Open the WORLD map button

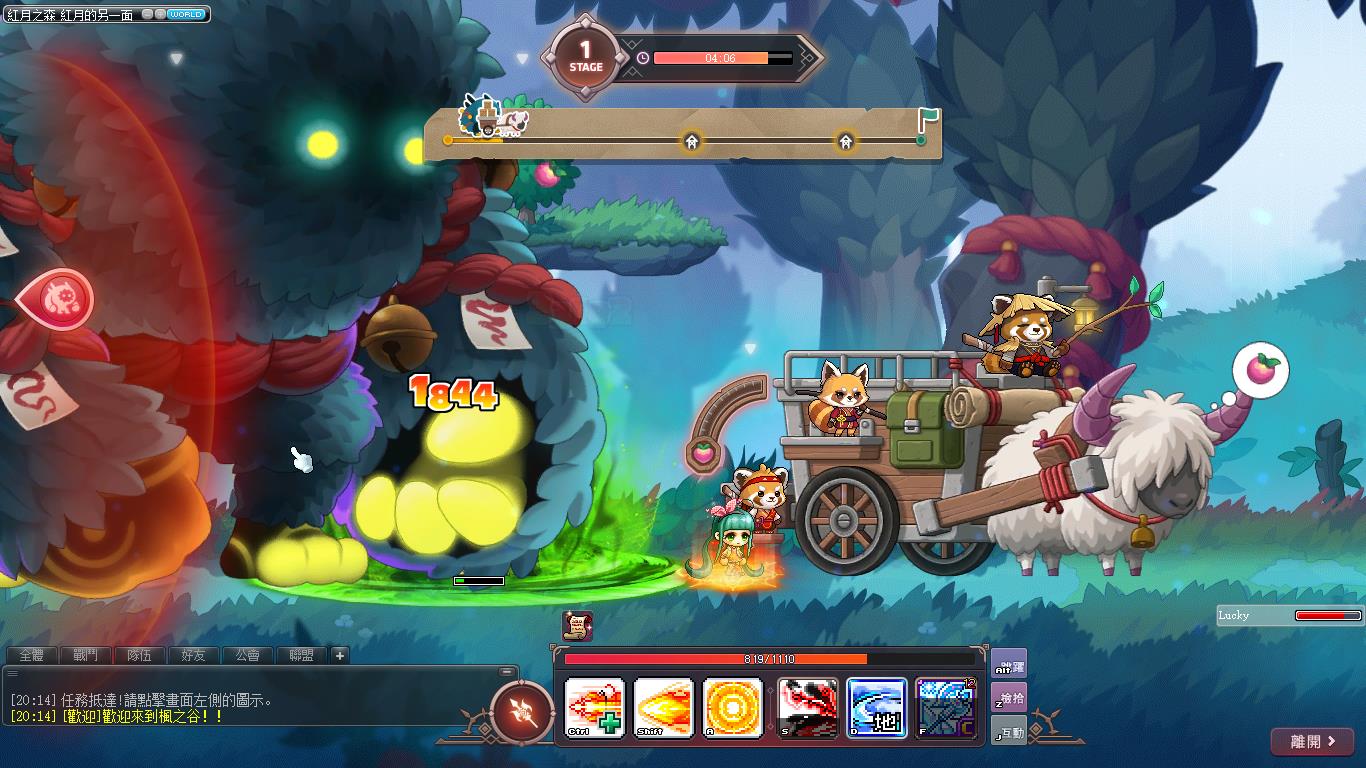tap(186, 15)
